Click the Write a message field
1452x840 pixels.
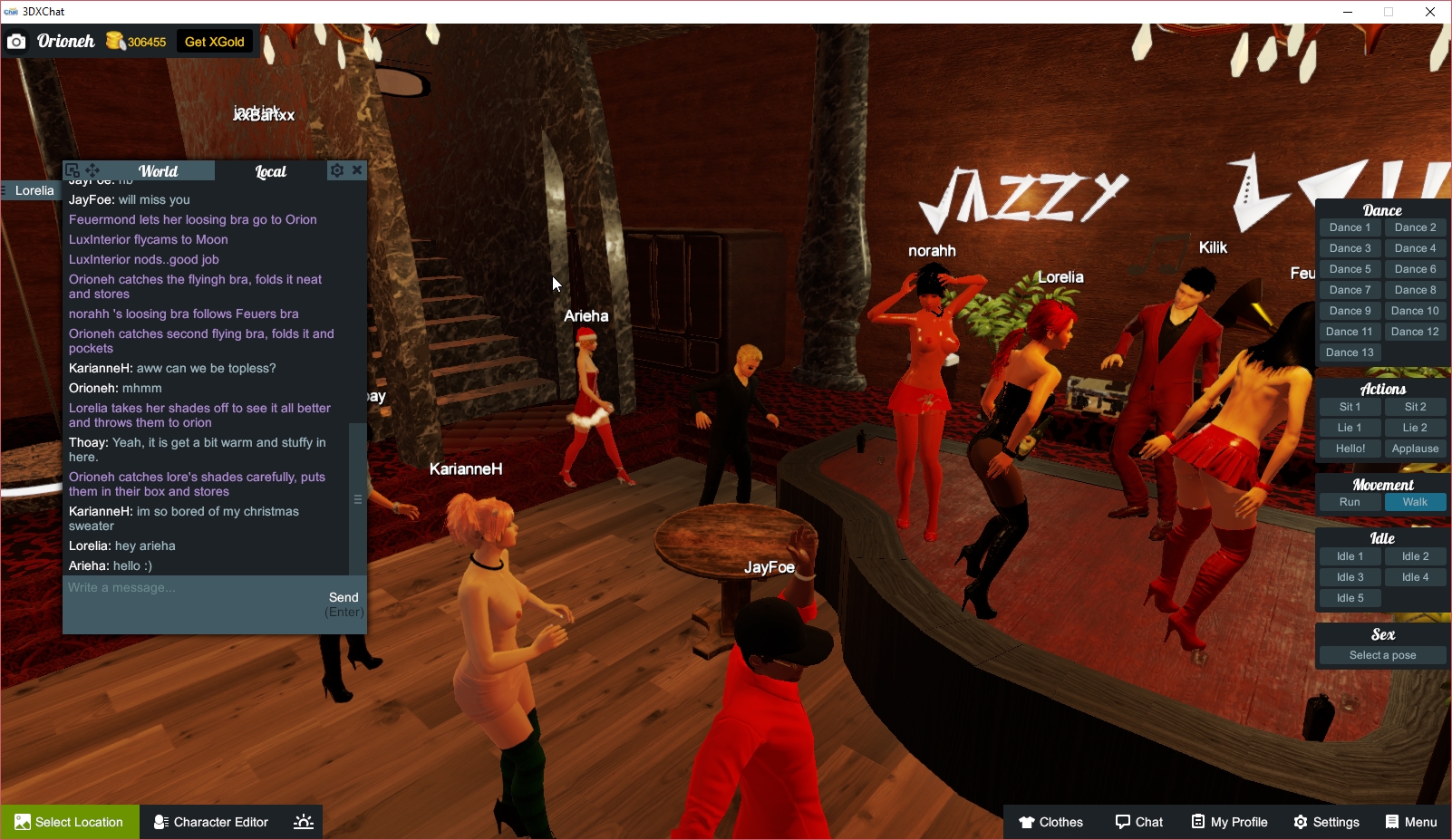pyautogui.click(x=181, y=587)
